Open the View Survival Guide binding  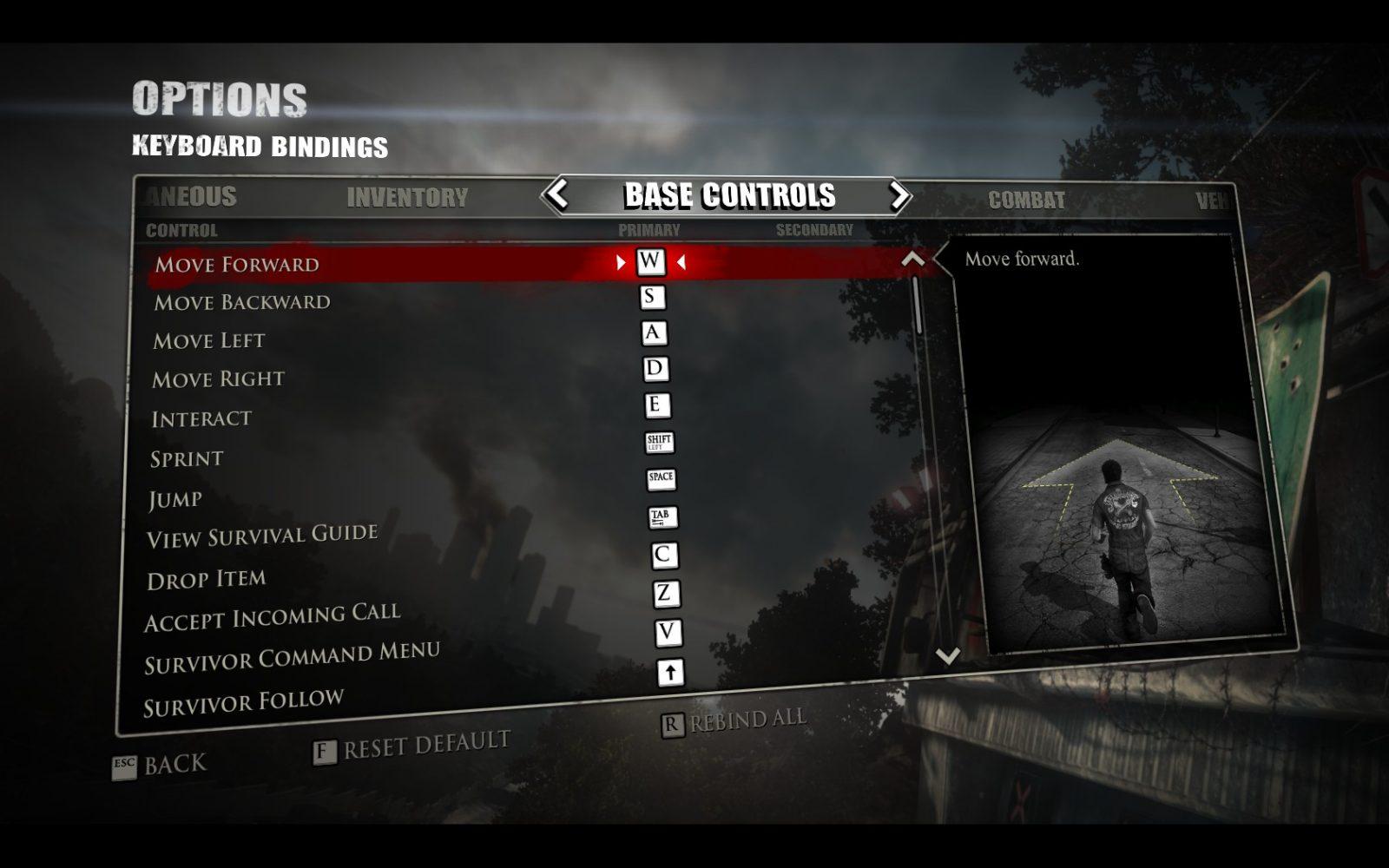pyautogui.click(x=262, y=536)
